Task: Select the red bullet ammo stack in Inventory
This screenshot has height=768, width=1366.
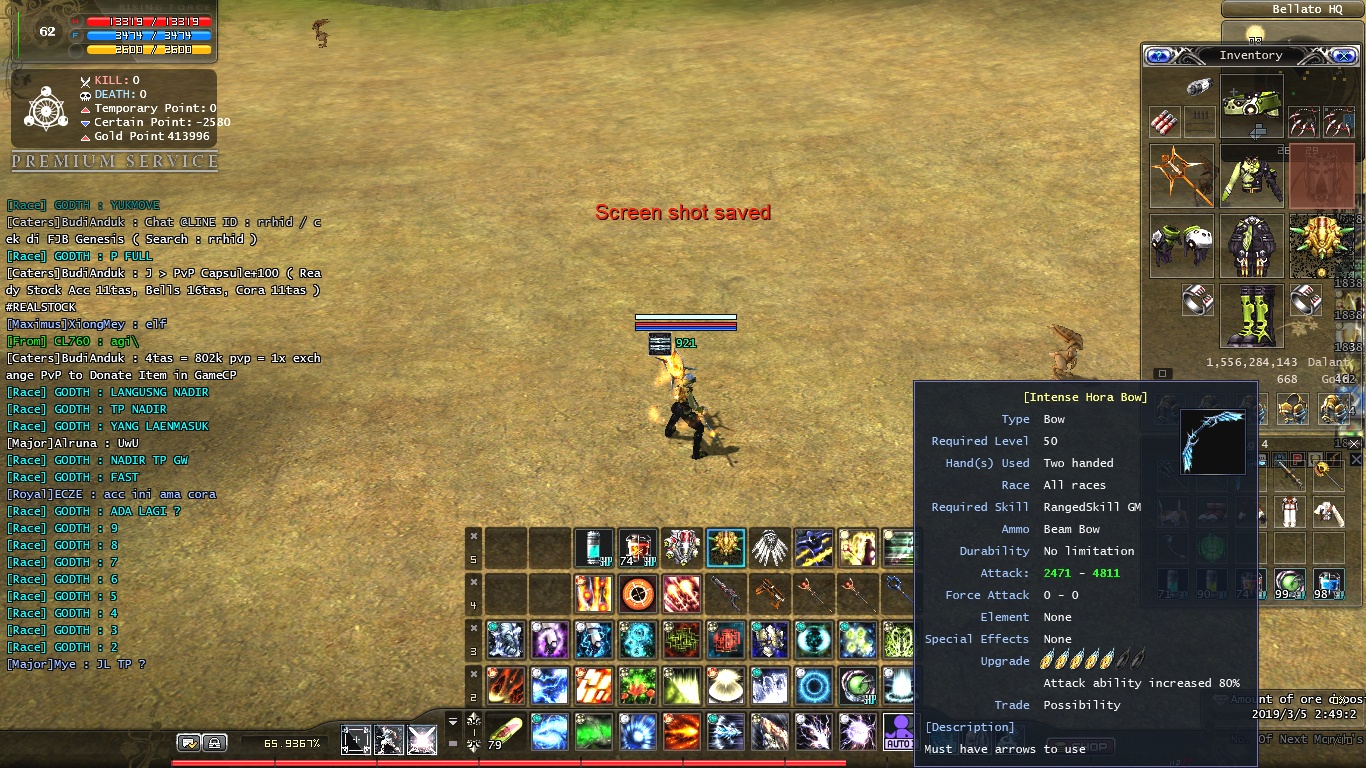Action: point(1165,121)
